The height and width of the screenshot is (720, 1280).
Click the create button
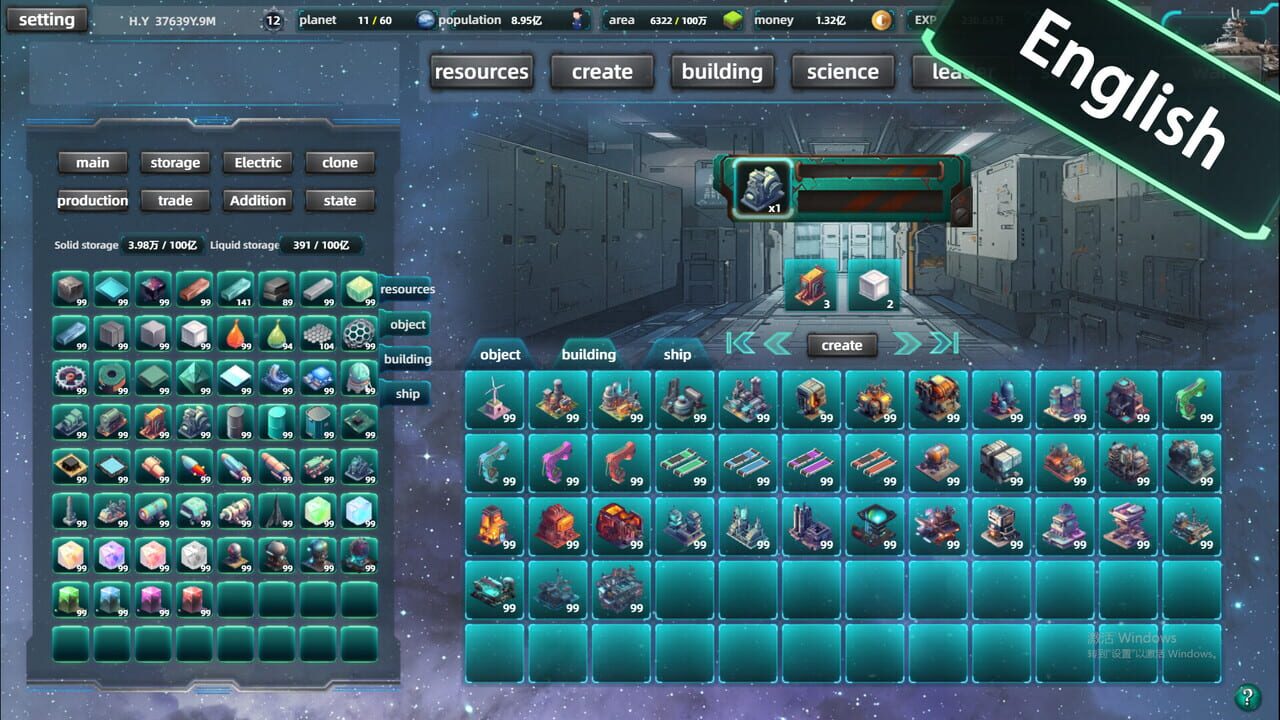pos(841,345)
